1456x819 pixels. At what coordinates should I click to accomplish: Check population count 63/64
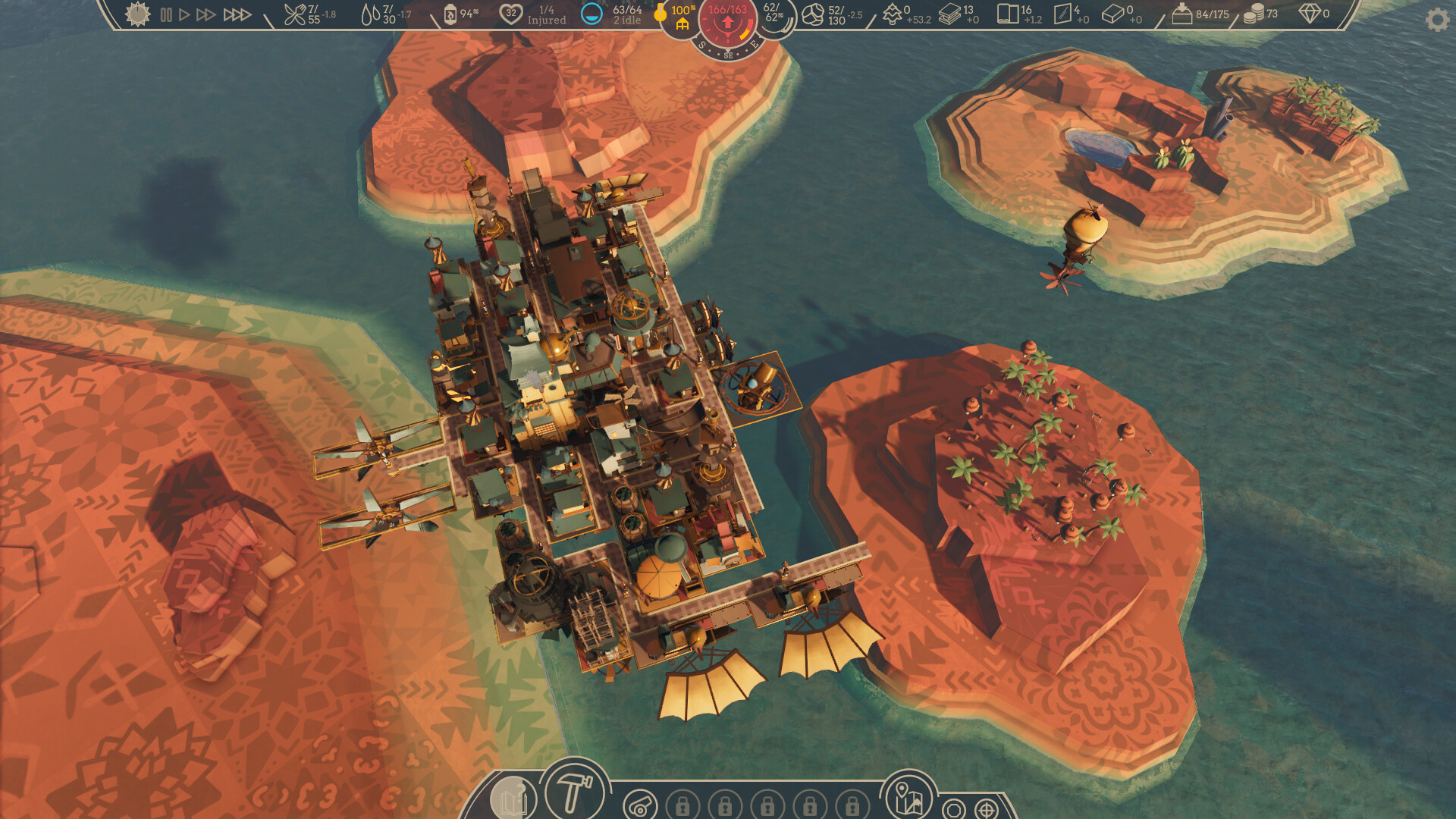coord(611,13)
